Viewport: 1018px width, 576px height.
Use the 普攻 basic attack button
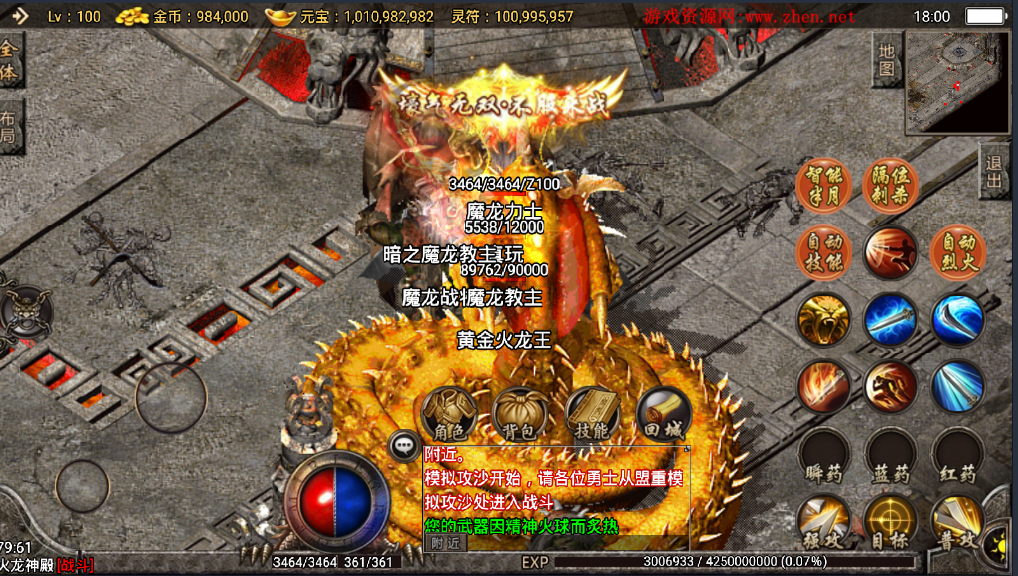pos(957,522)
